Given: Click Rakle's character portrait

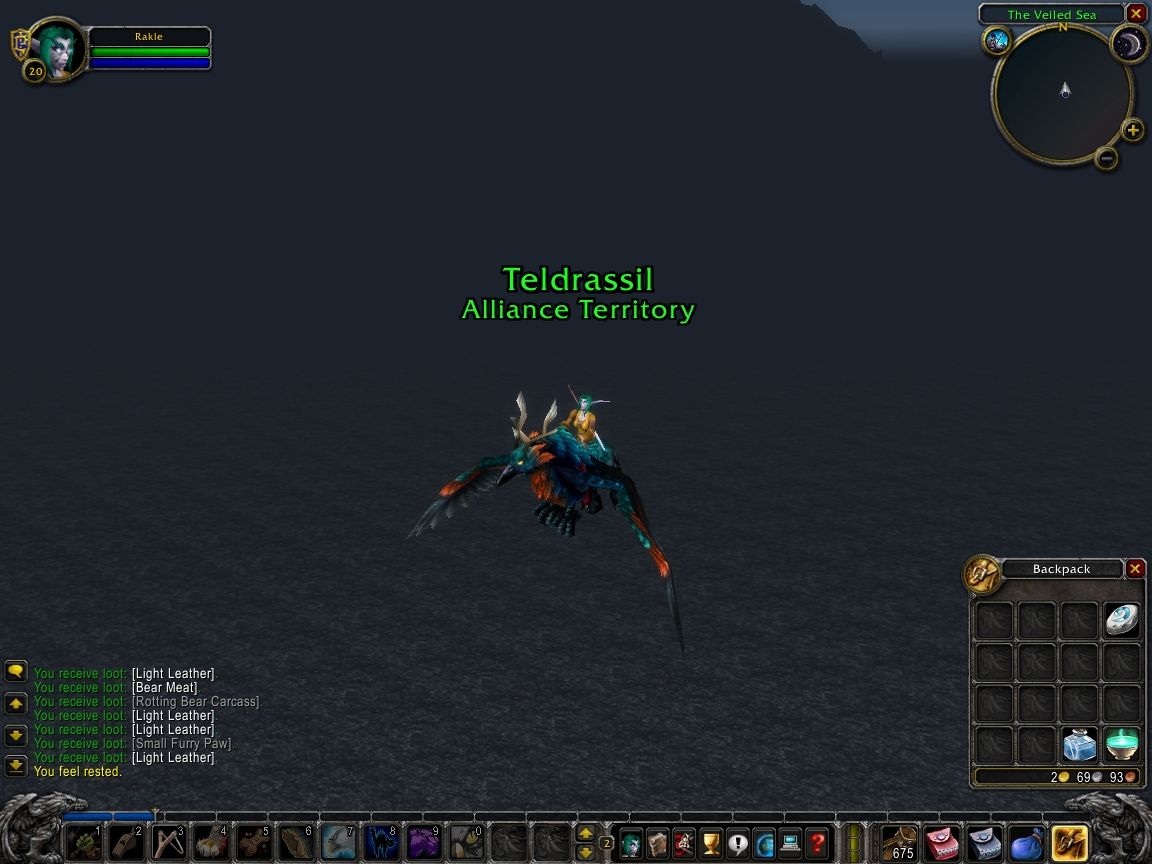Looking at the screenshot, I should point(56,48).
